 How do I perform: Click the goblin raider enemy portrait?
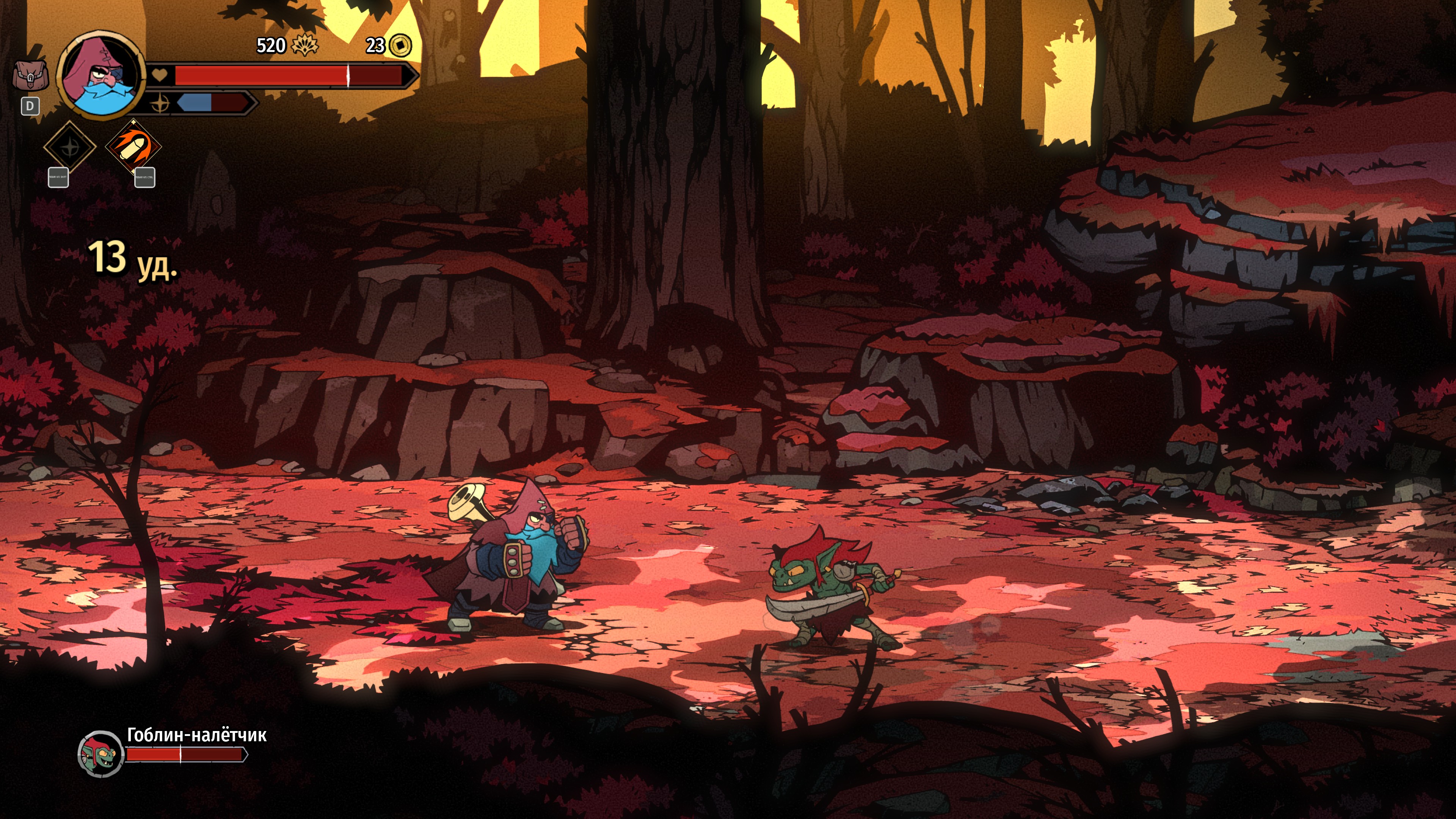coord(100,753)
